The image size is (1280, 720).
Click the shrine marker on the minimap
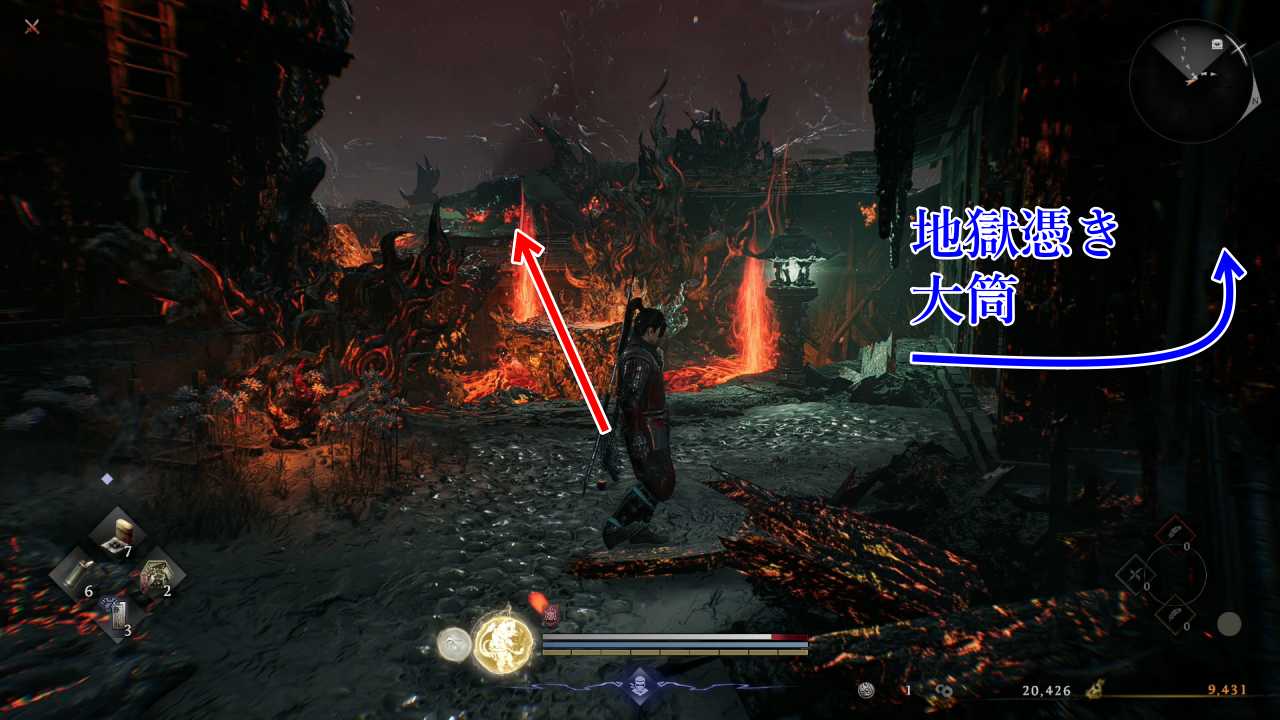coord(1217,44)
